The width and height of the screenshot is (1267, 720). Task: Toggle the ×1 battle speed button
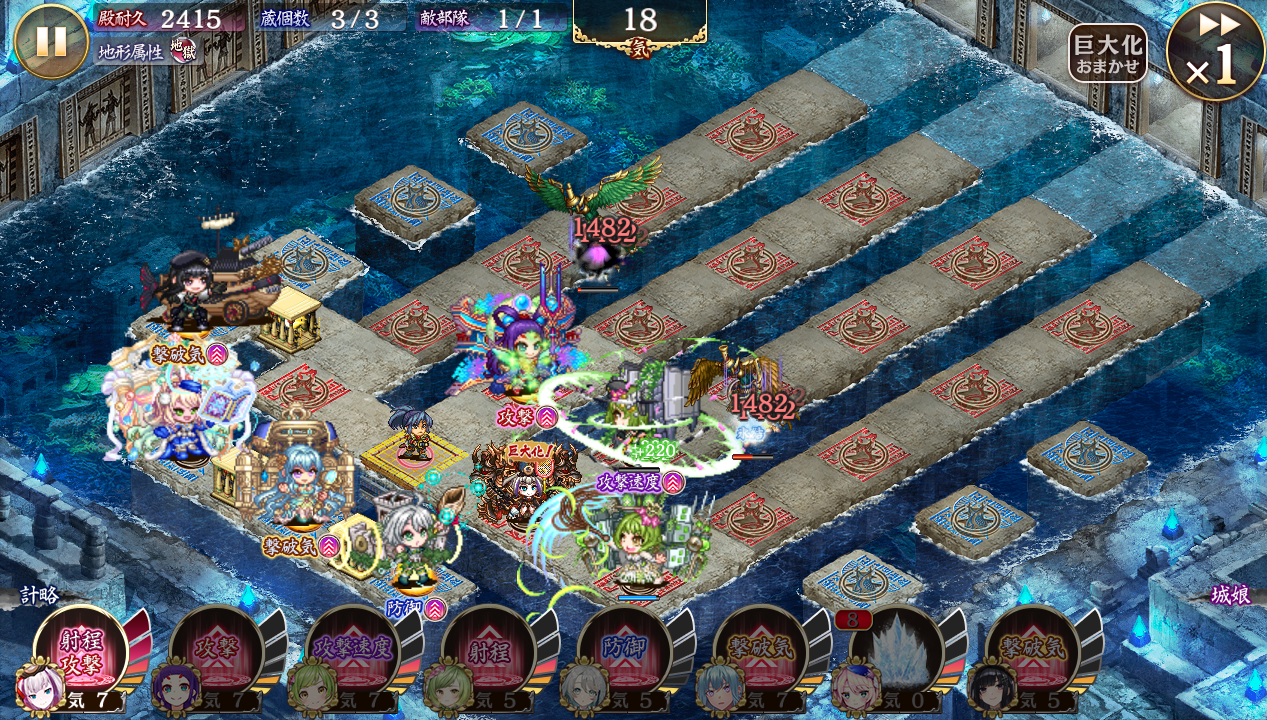[x=1215, y=52]
